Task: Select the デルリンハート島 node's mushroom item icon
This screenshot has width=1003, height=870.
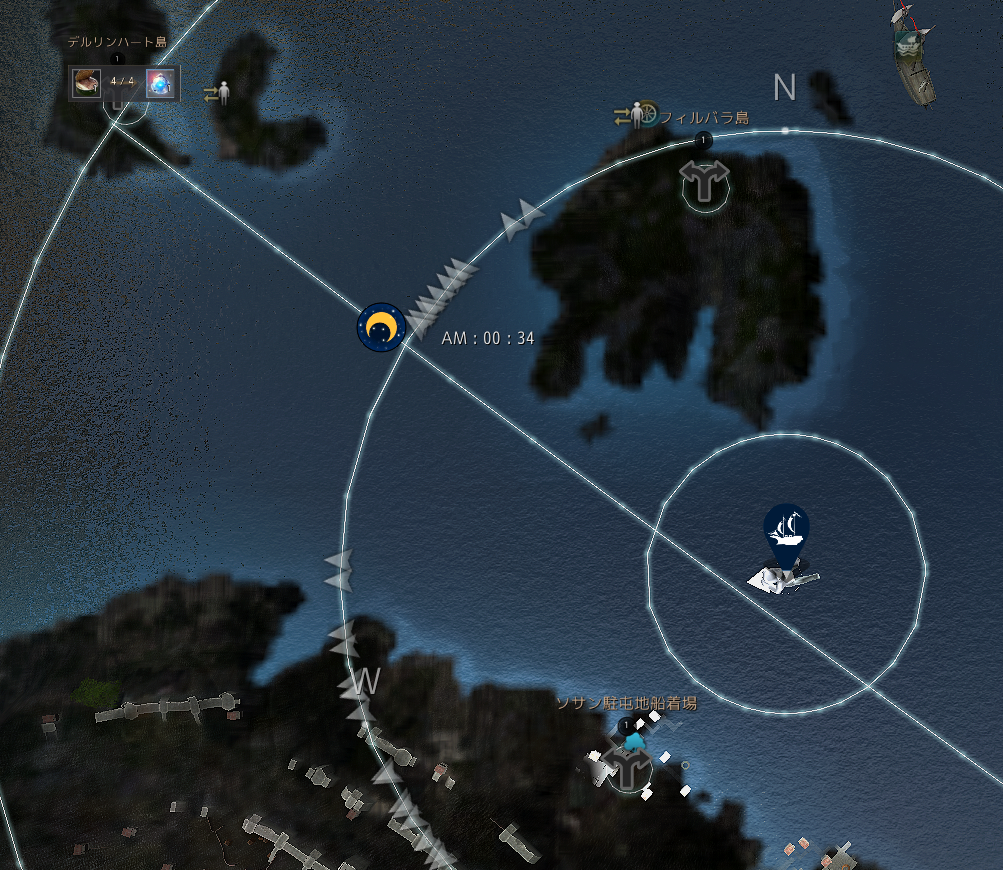Action: 86,82
